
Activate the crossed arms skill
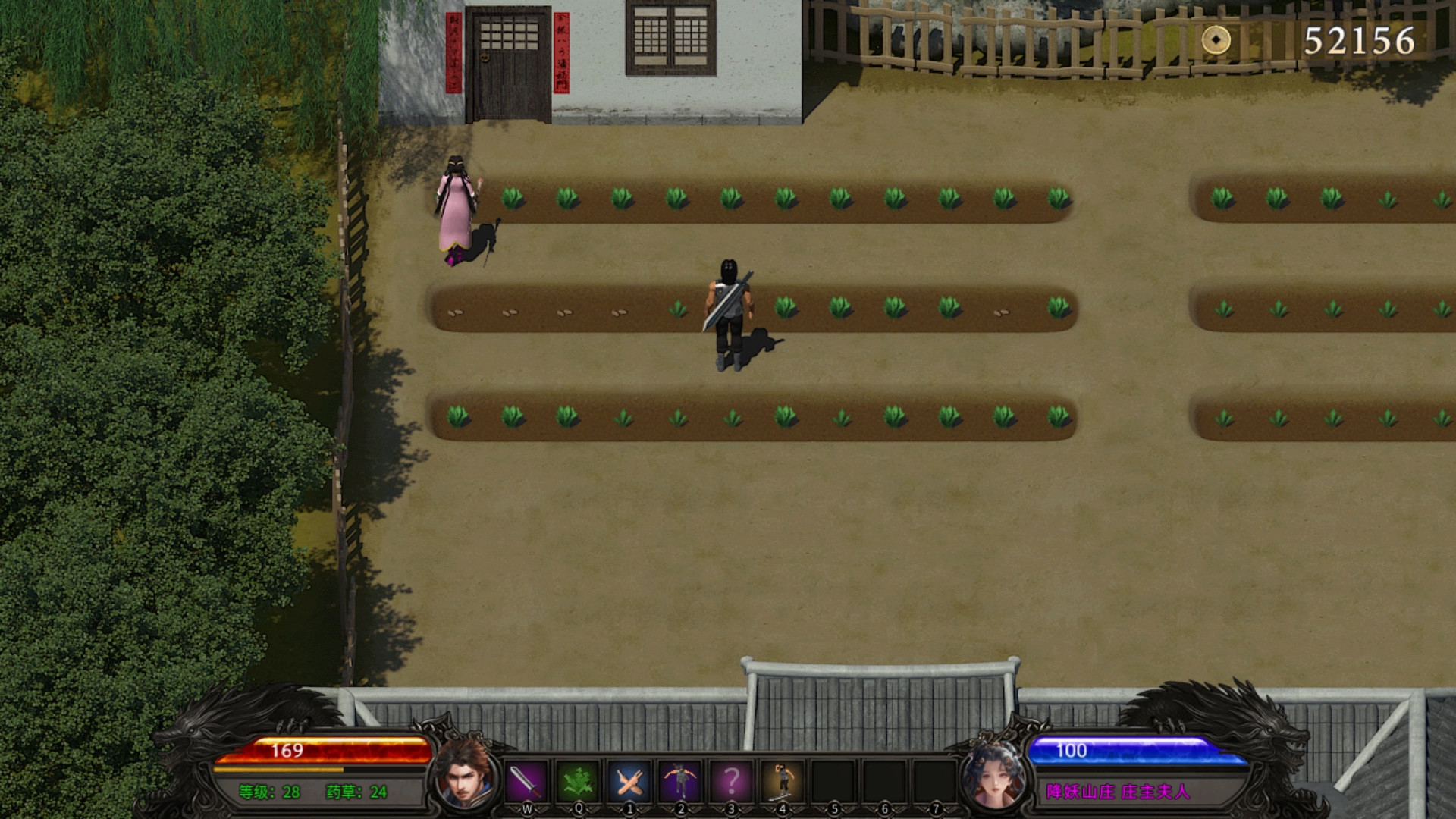tap(629, 780)
